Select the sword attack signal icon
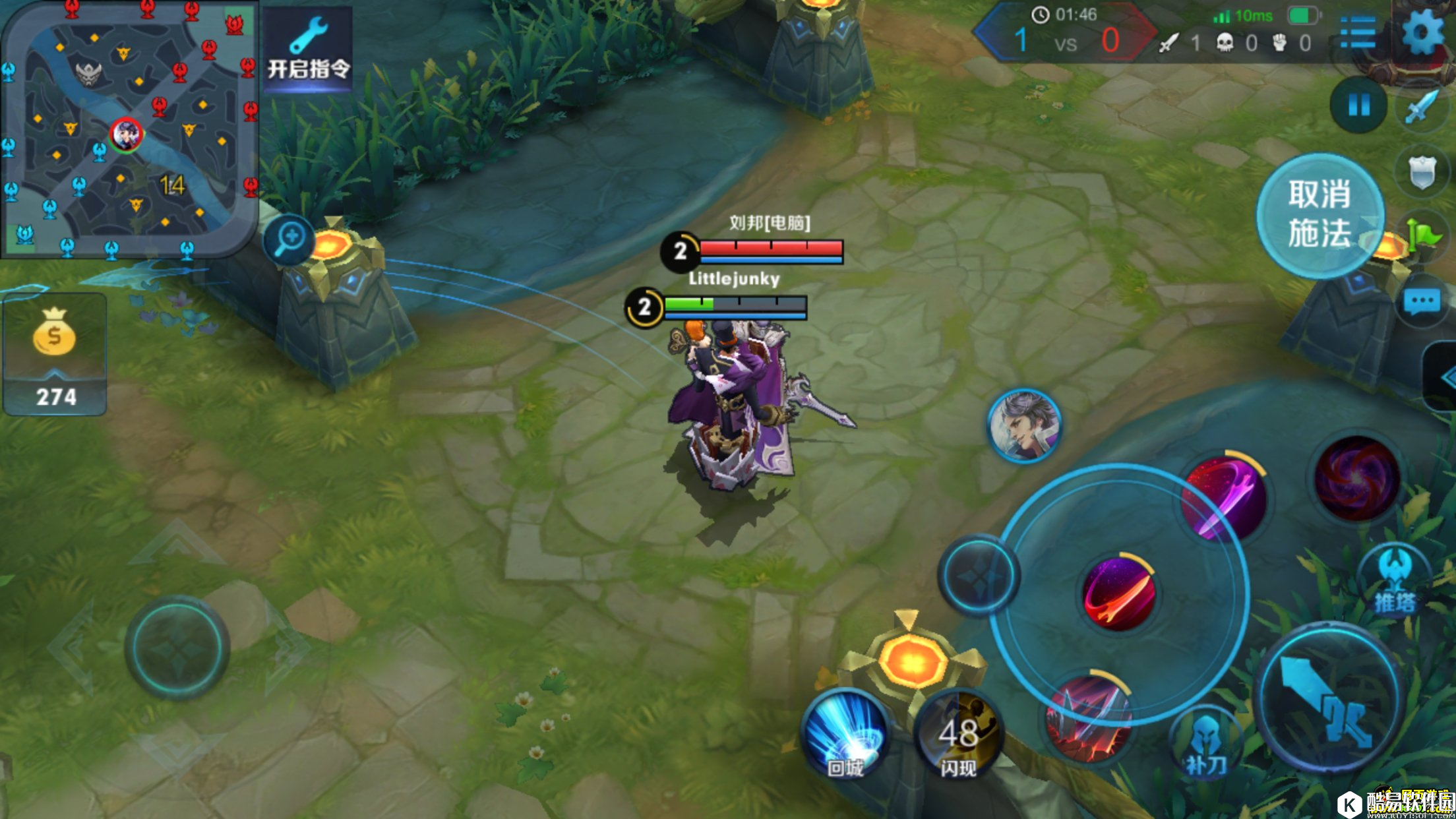Viewport: 1456px width, 819px height. pyautogui.click(x=1421, y=107)
